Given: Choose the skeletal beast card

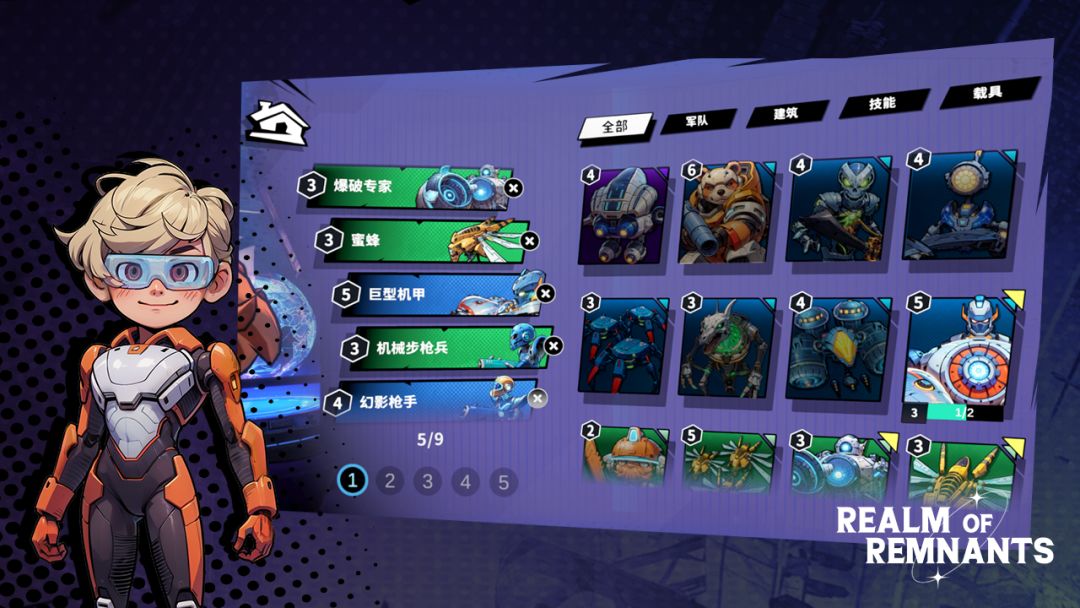Looking at the screenshot, I should [728, 346].
